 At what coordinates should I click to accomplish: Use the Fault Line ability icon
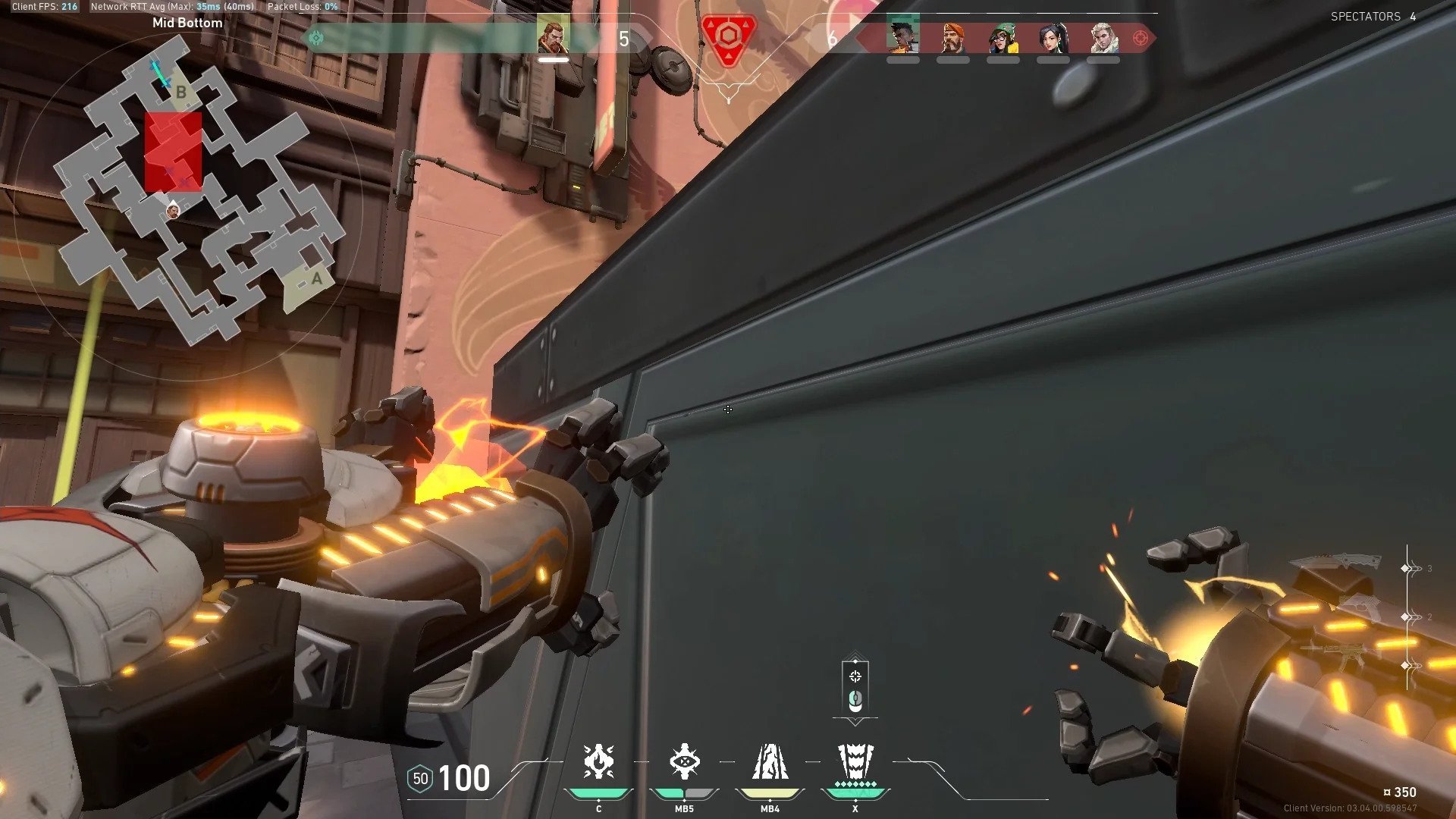point(770,762)
